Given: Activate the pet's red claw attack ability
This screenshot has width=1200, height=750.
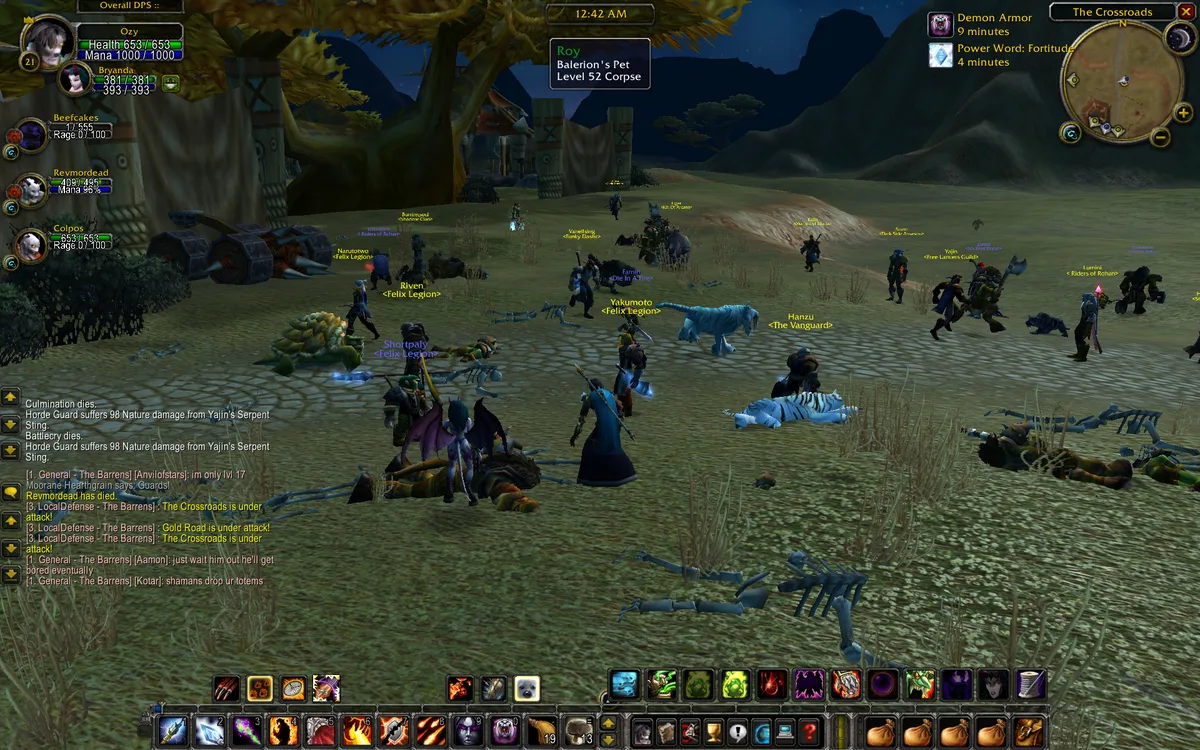Looking at the screenshot, I should point(226,688).
